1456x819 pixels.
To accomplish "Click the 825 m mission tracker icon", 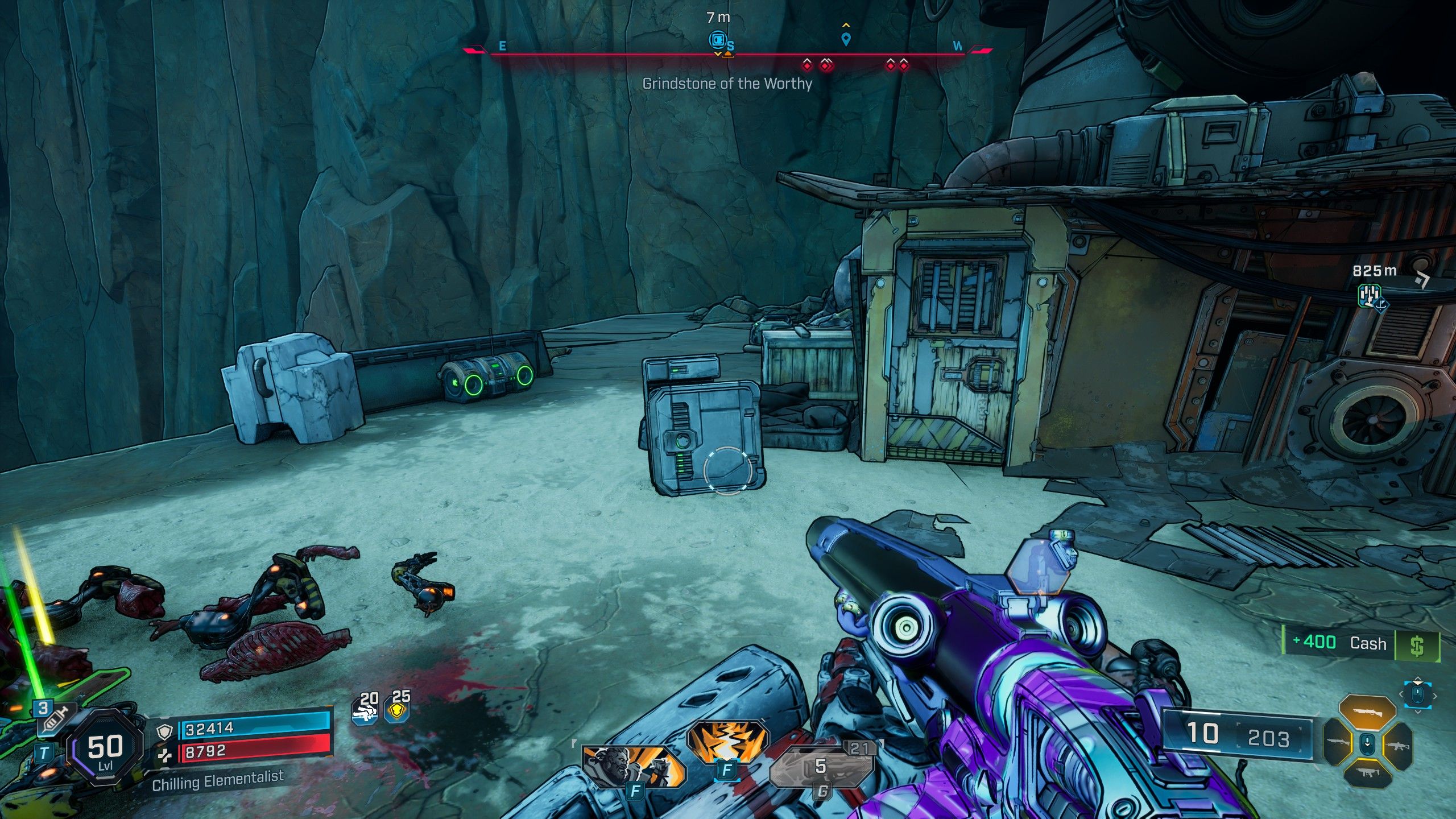I will pyautogui.click(x=1370, y=295).
